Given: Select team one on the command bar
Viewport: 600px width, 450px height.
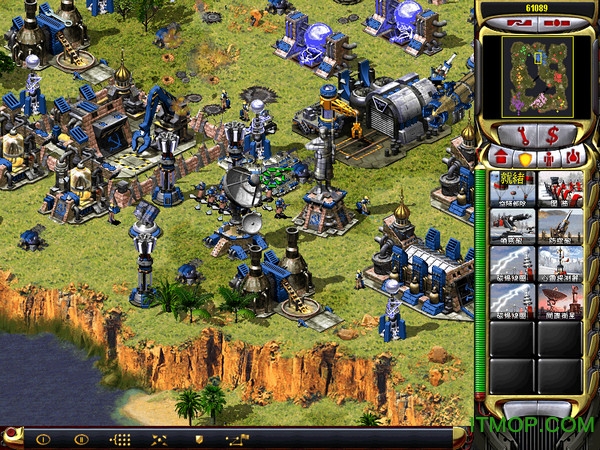Looking at the screenshot, I should click(43, 438).
